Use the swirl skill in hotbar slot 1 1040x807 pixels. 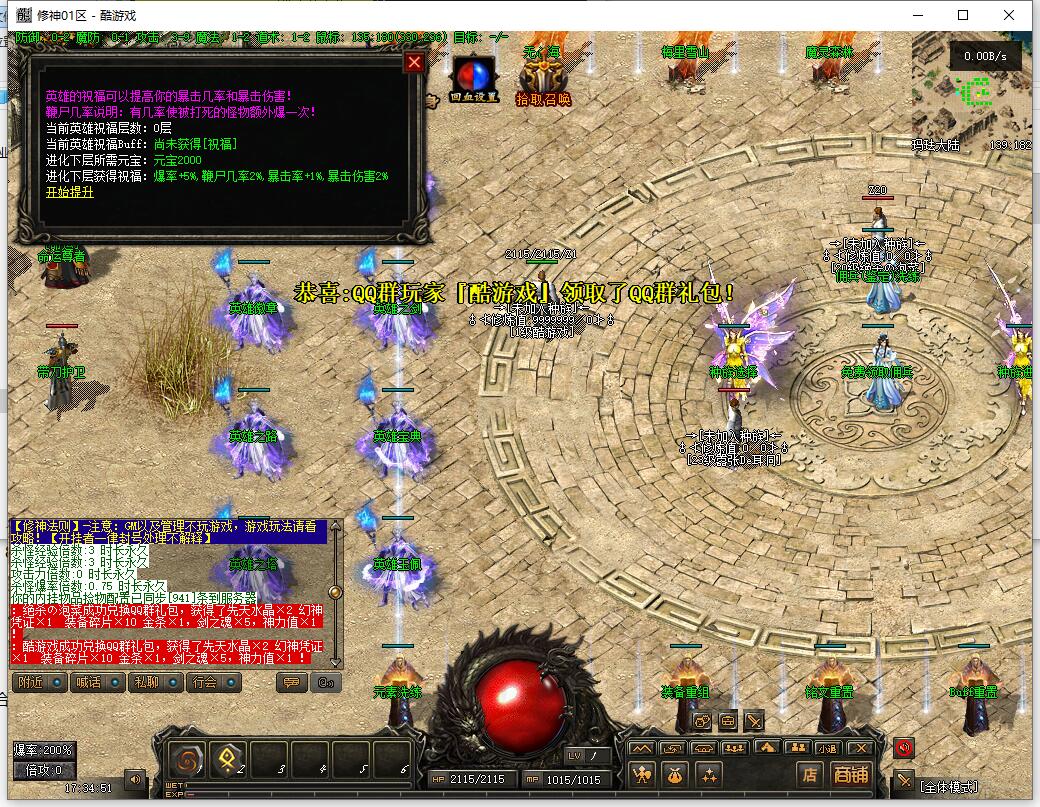pos(186,760)
